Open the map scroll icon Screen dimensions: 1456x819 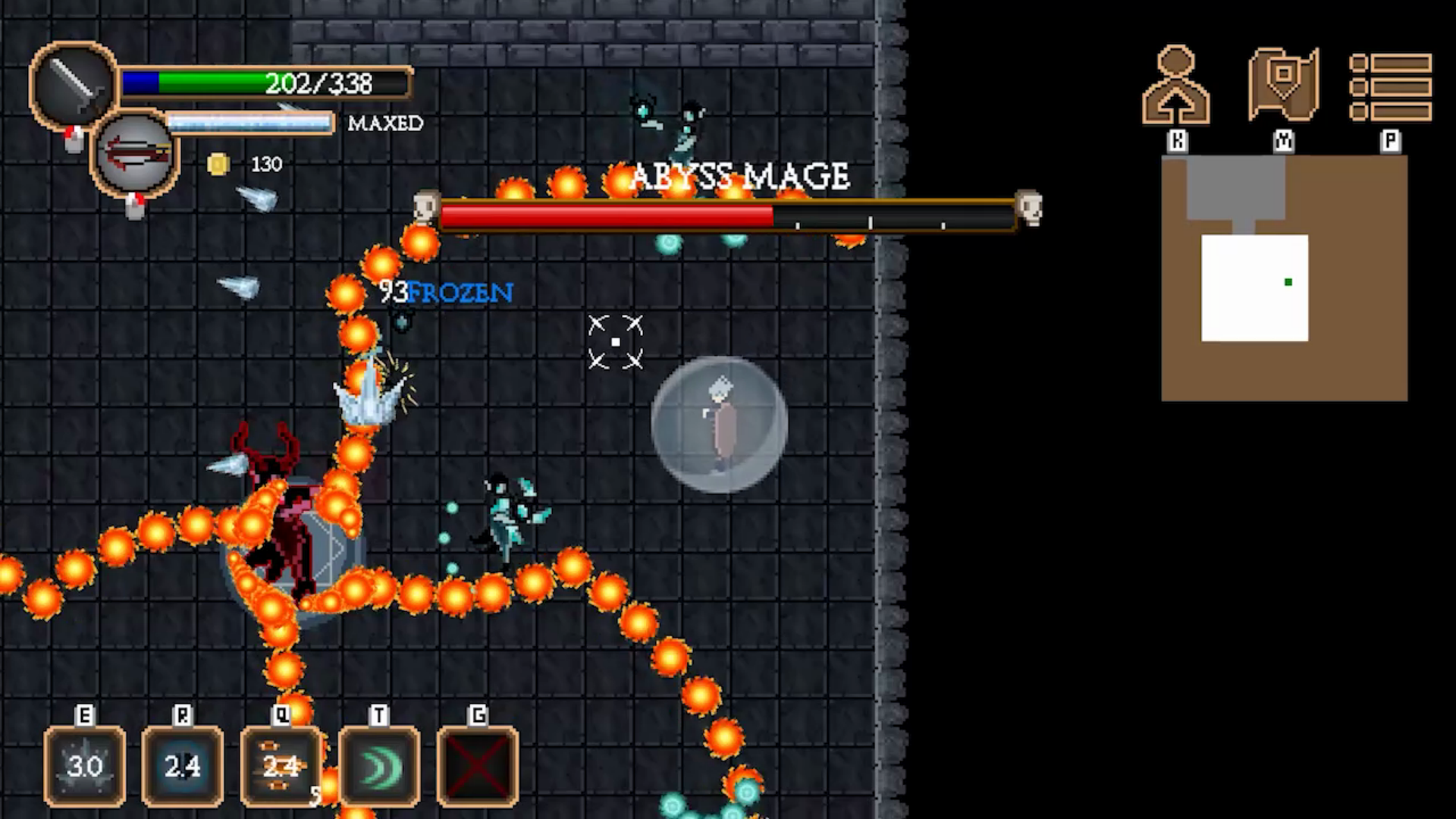point(1283,85)
